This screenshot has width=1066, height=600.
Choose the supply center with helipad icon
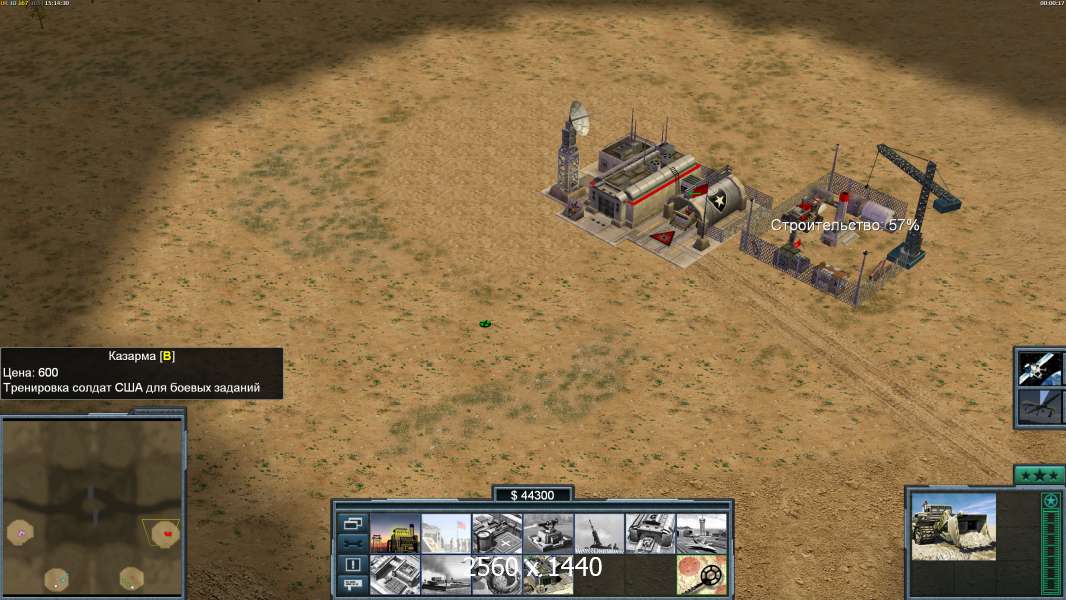(497, 534)
